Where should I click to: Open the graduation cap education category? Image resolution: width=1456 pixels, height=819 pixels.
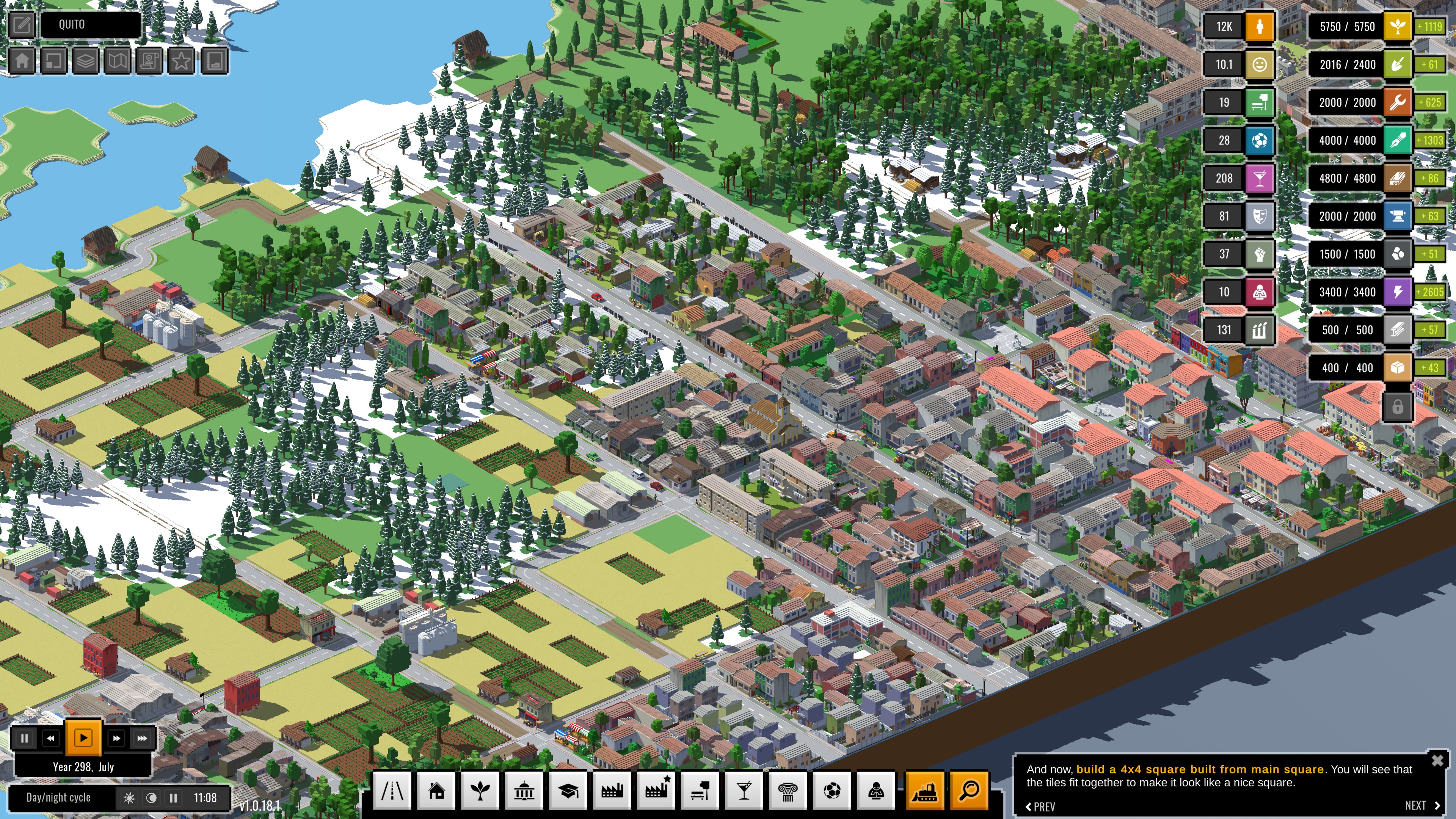click(568, 791)
